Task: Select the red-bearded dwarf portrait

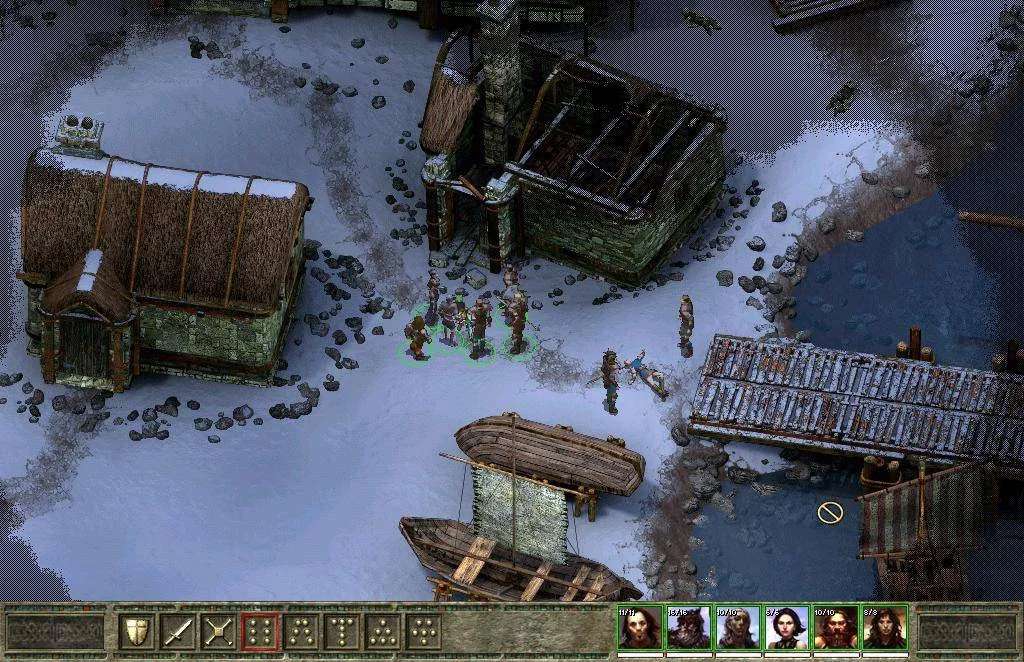Action: [835, 629]
